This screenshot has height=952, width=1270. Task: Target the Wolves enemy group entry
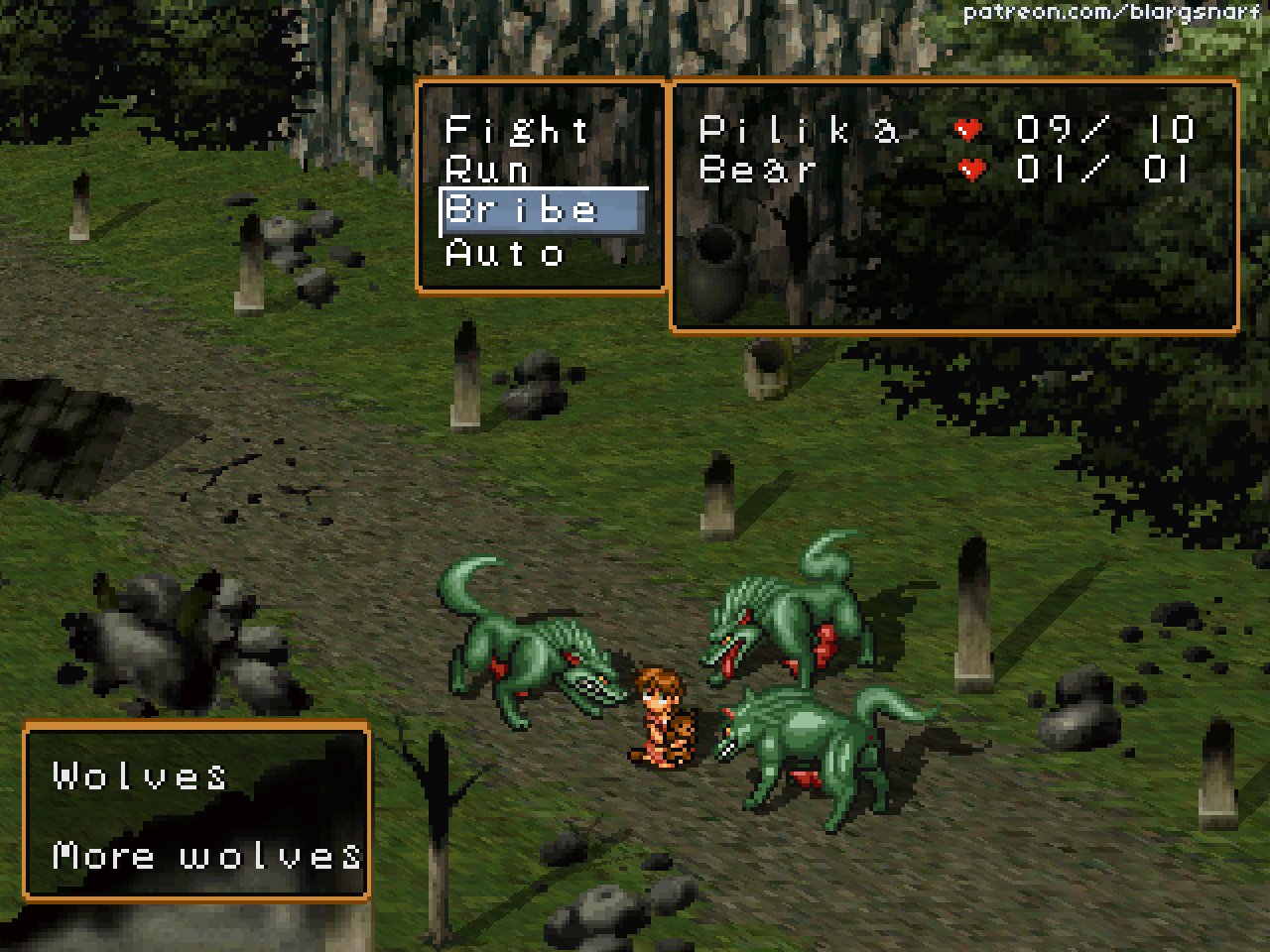point(140,775)
